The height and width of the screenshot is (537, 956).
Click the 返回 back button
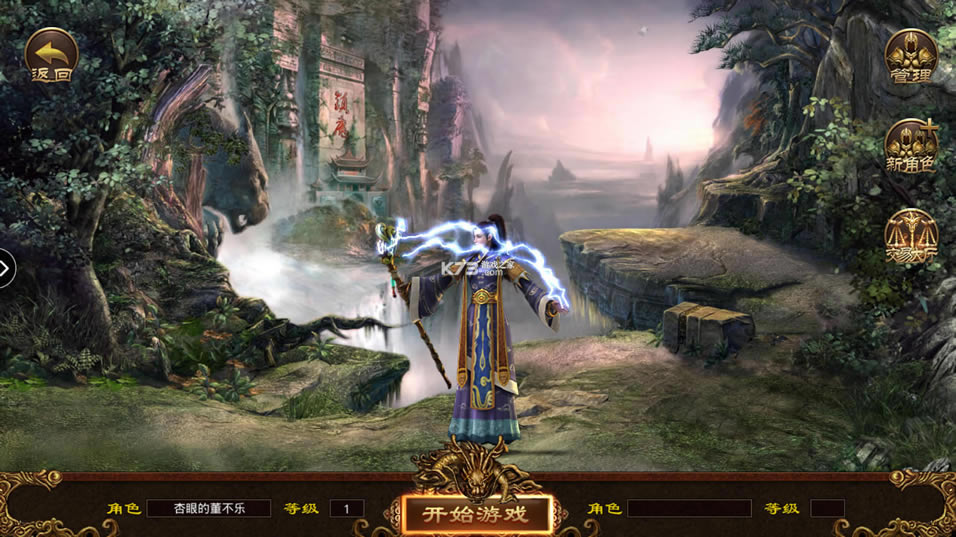tap(51, 56)
